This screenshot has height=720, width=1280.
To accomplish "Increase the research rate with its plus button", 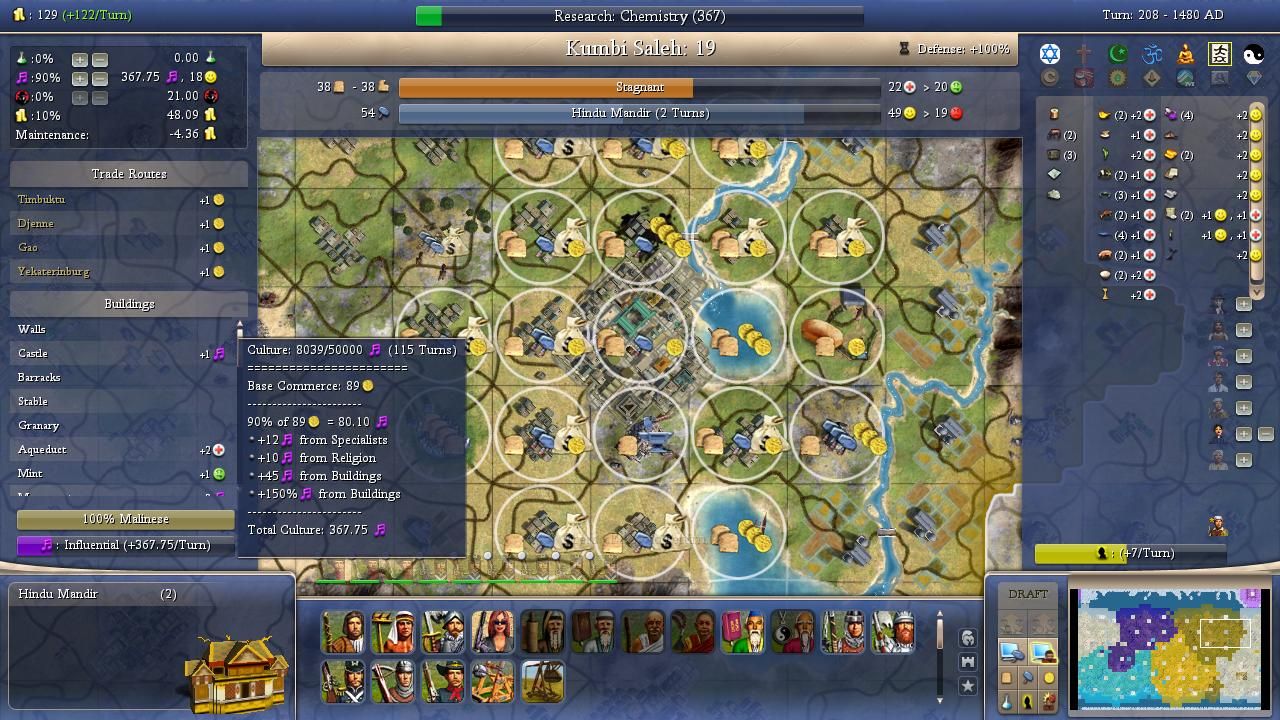I will click(80, 59).
